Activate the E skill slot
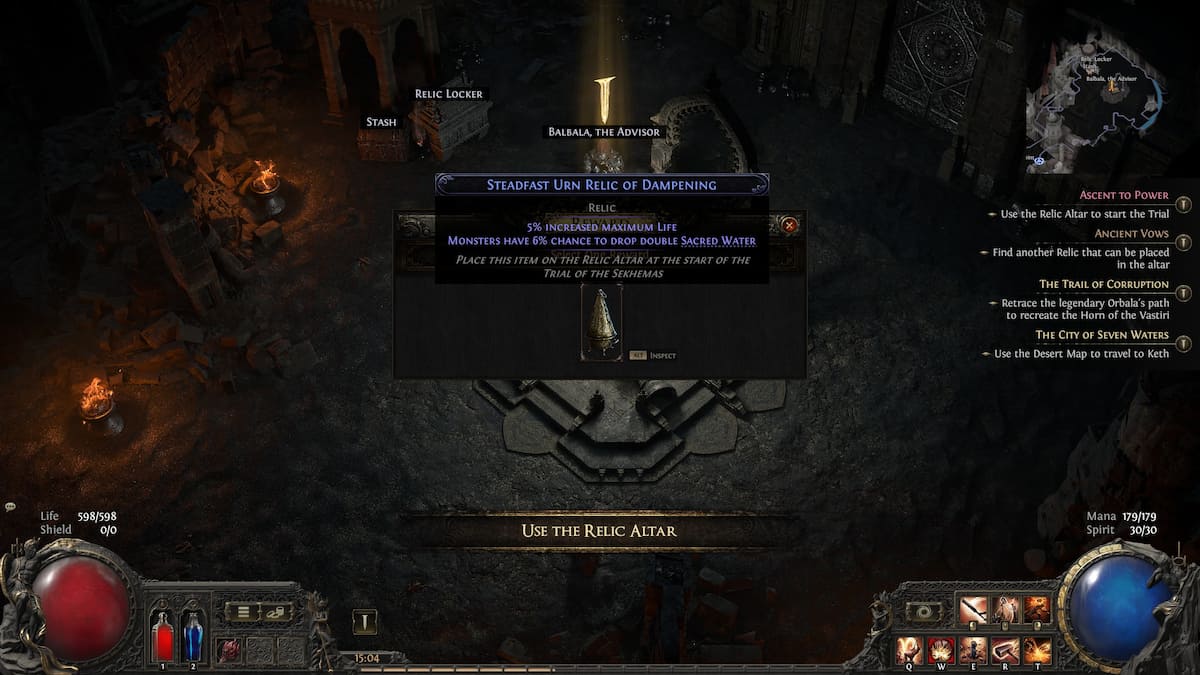This screenshot has height=675, width=1200. (x=973, y=650)
